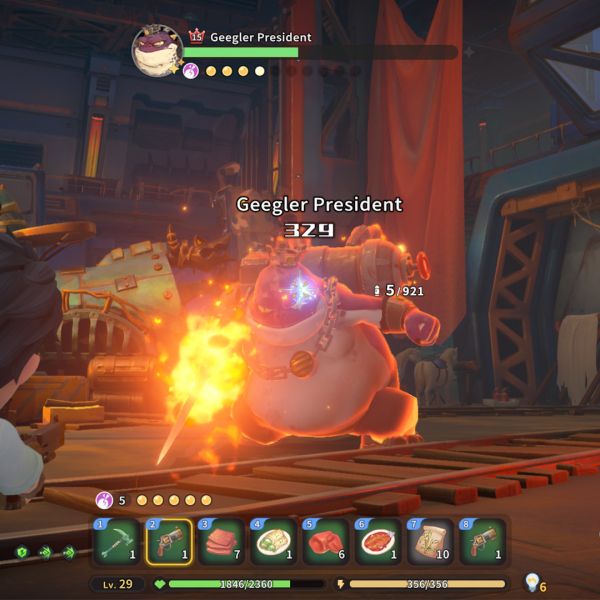This screenshot has width=600, height=600.
Task: Click the green shield buff icon
Action: [22, 551]
